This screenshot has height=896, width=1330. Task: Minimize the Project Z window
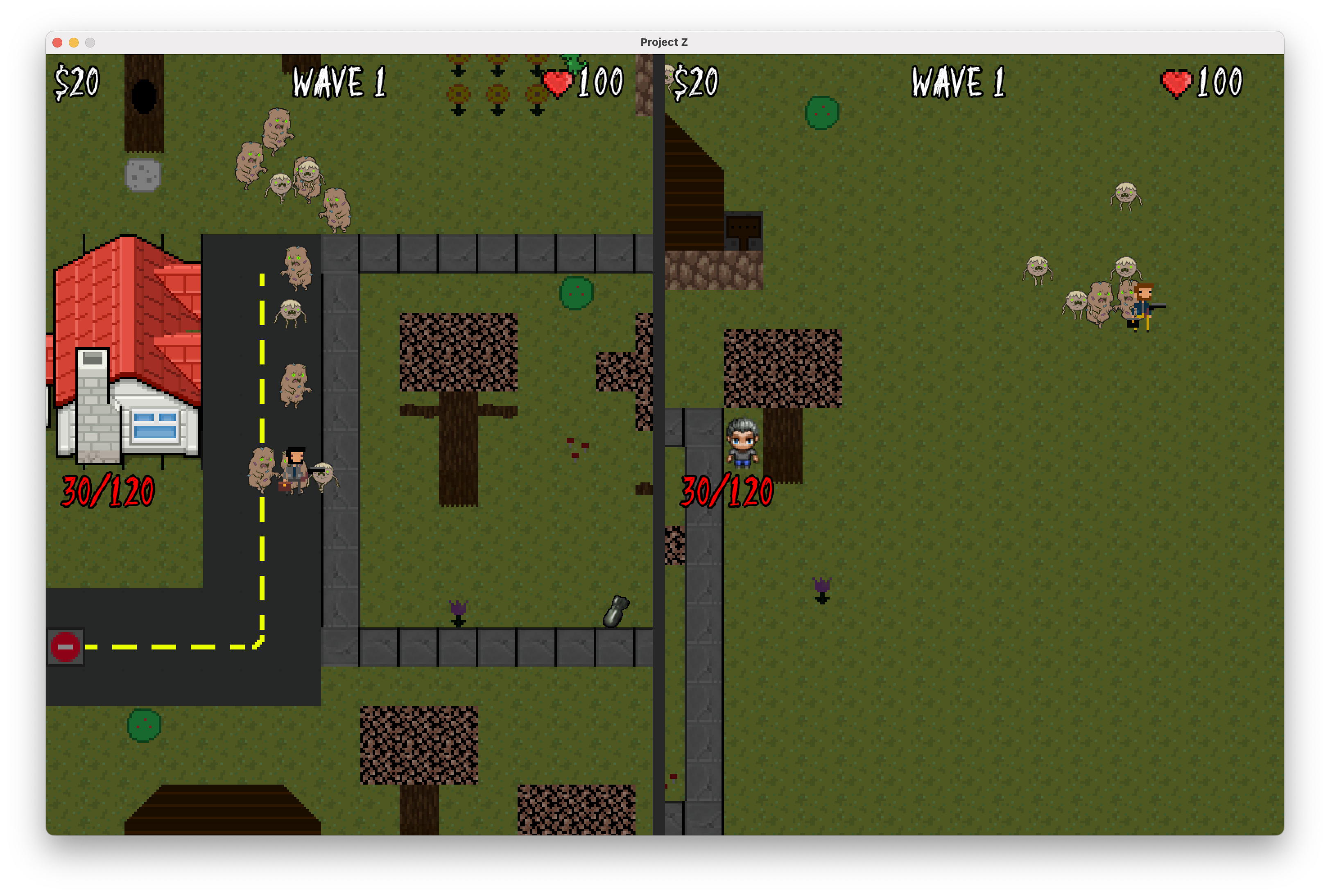74,43
